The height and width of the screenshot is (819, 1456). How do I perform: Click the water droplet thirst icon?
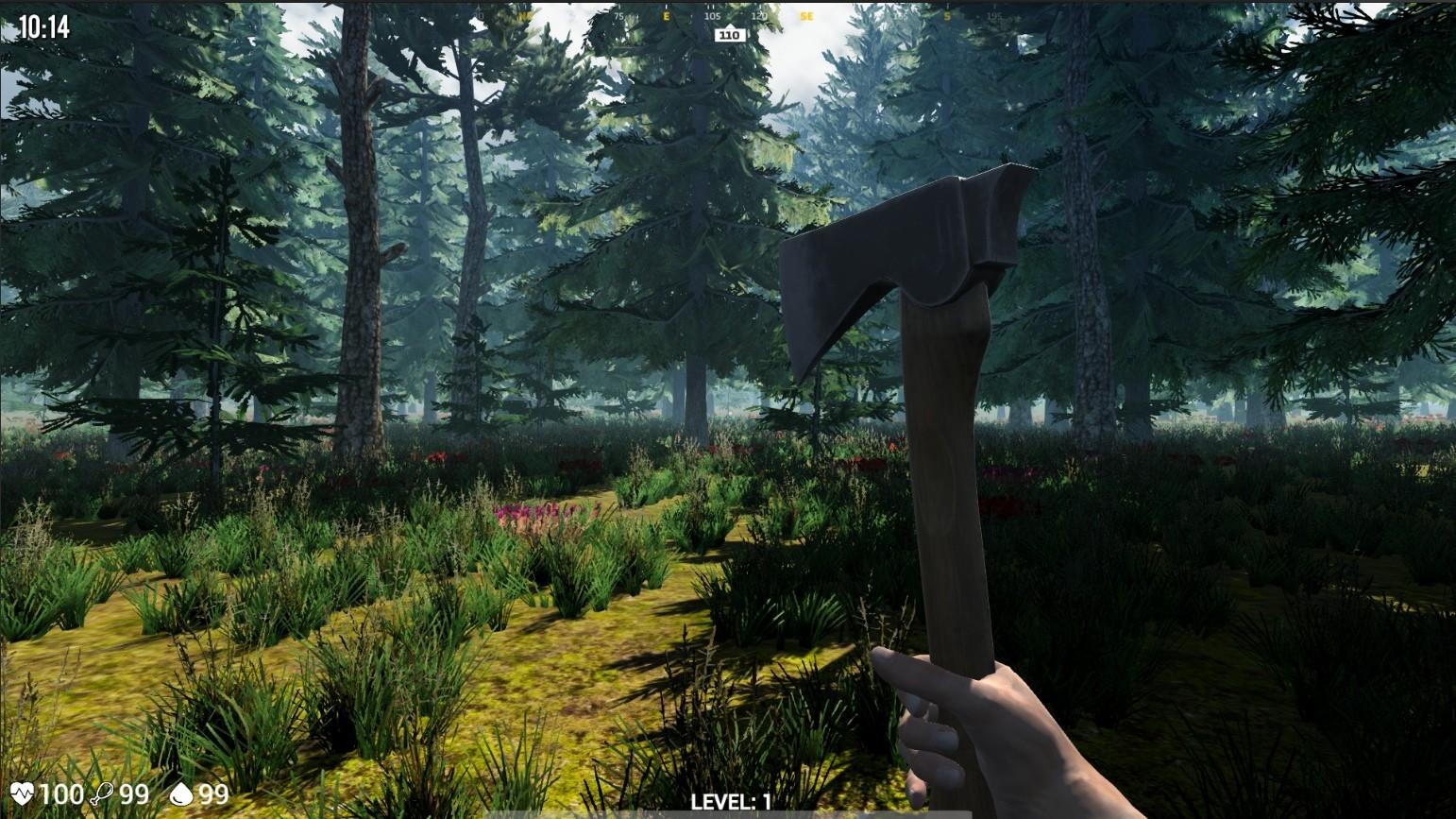click(179, 793)
